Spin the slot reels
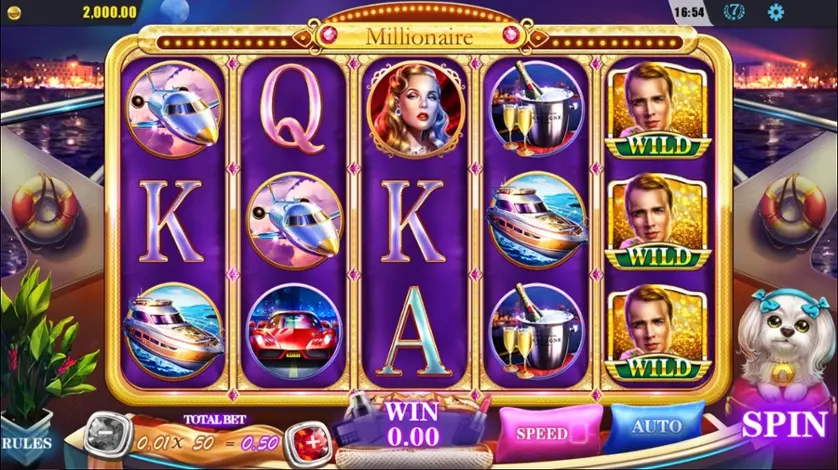This screenshot has height=470, width=838. click(783, 424)
